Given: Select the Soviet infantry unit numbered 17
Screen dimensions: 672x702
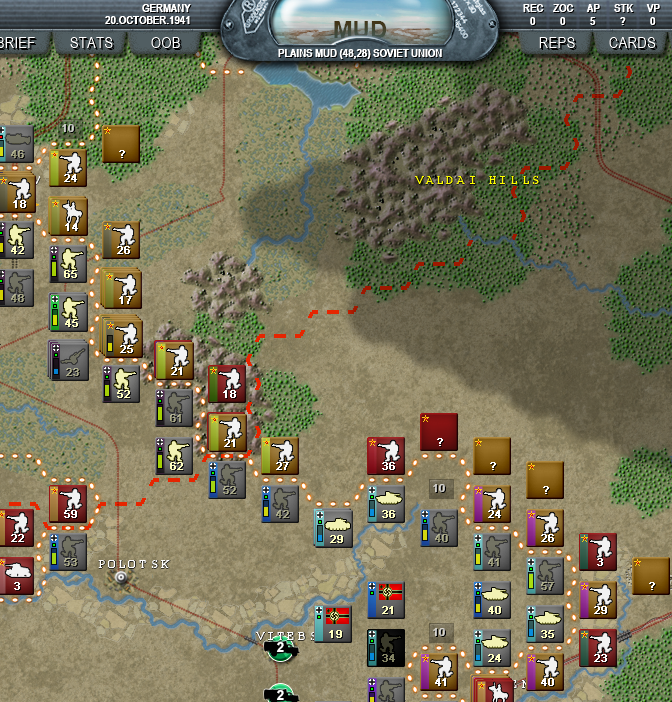Looking at the screenshot, I should tap(122, 289).
